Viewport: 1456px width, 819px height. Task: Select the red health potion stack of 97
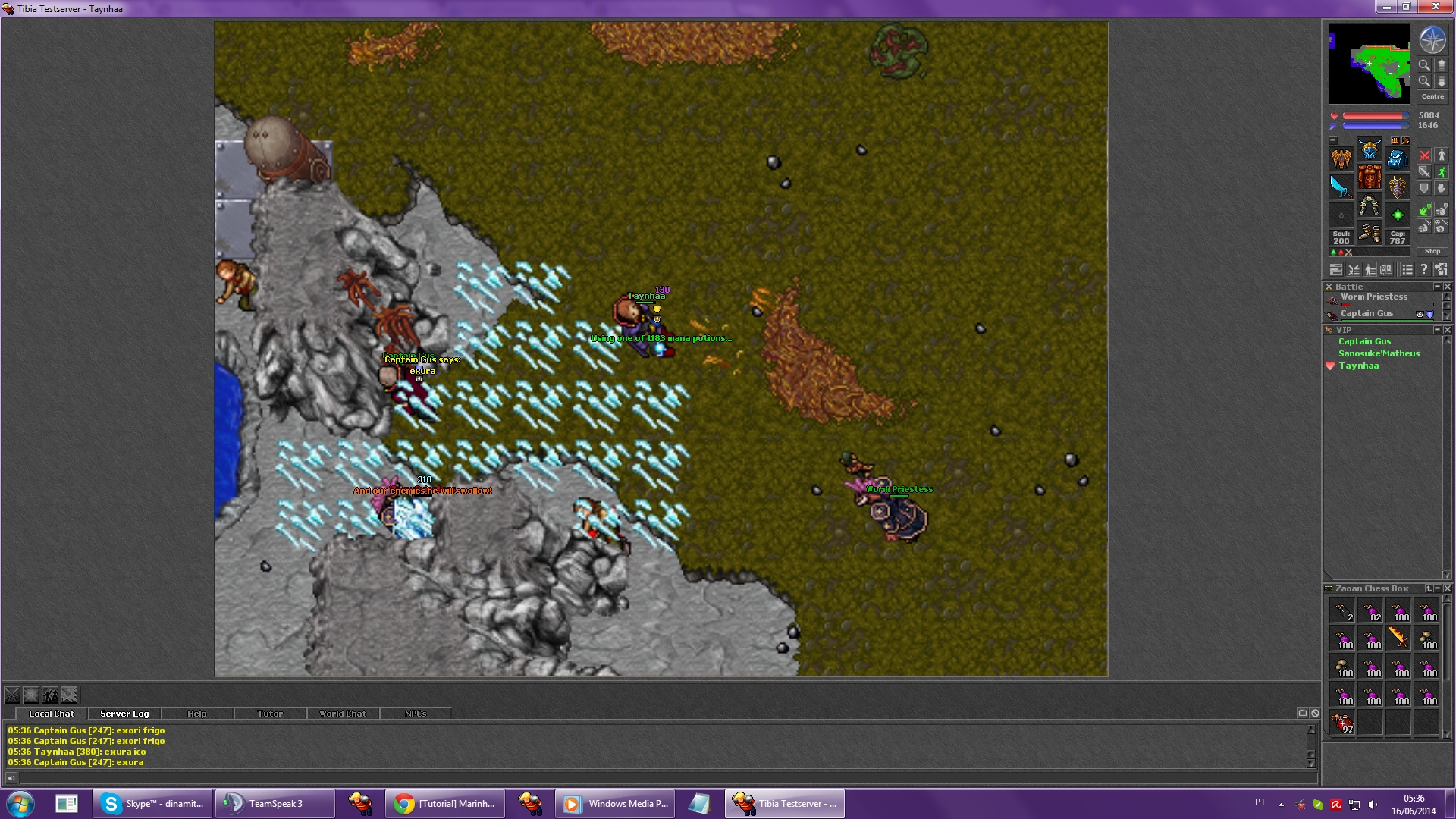coord(1342,723)
